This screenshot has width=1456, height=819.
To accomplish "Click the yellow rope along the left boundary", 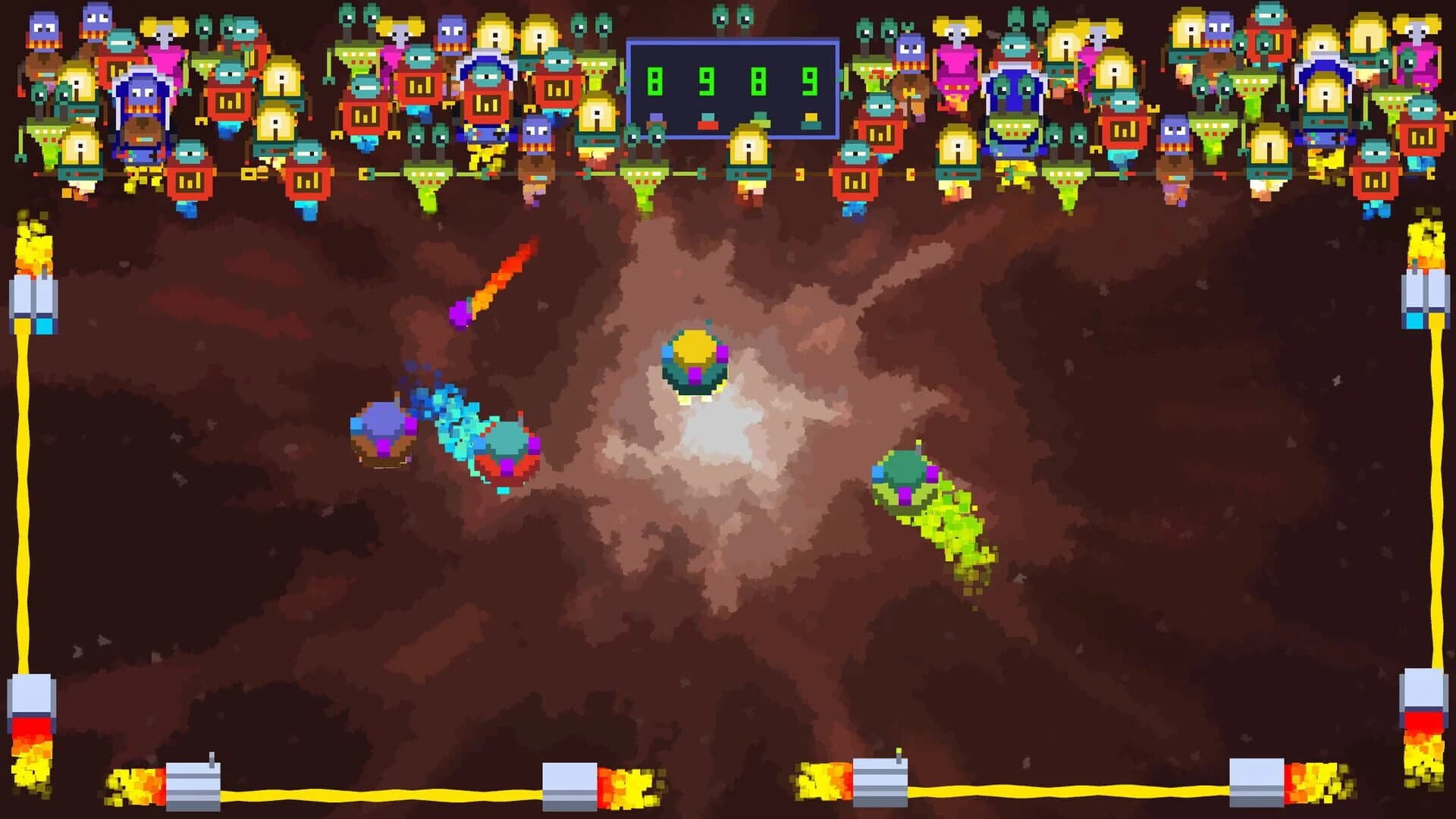I will (x=23, y=493).
